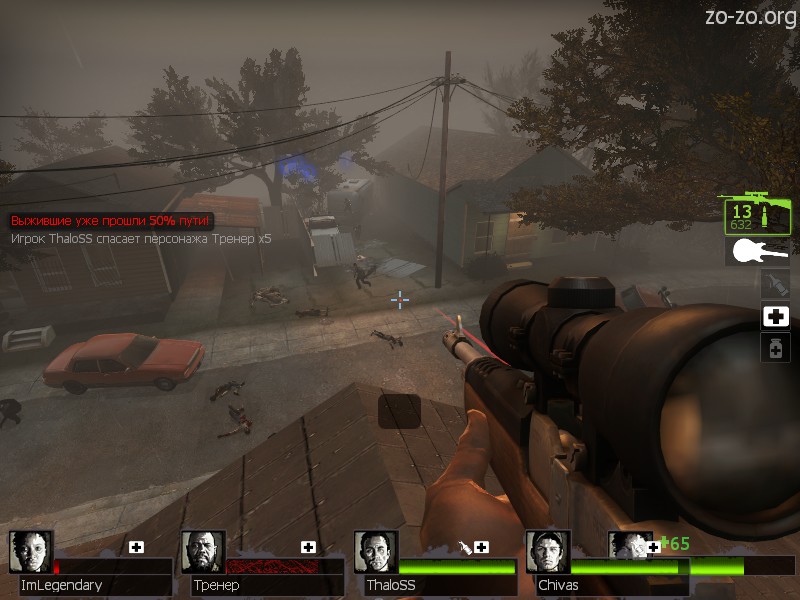800x600 pixels.
Task: Equip the first aid kit slot
Action: pos(775,317)
